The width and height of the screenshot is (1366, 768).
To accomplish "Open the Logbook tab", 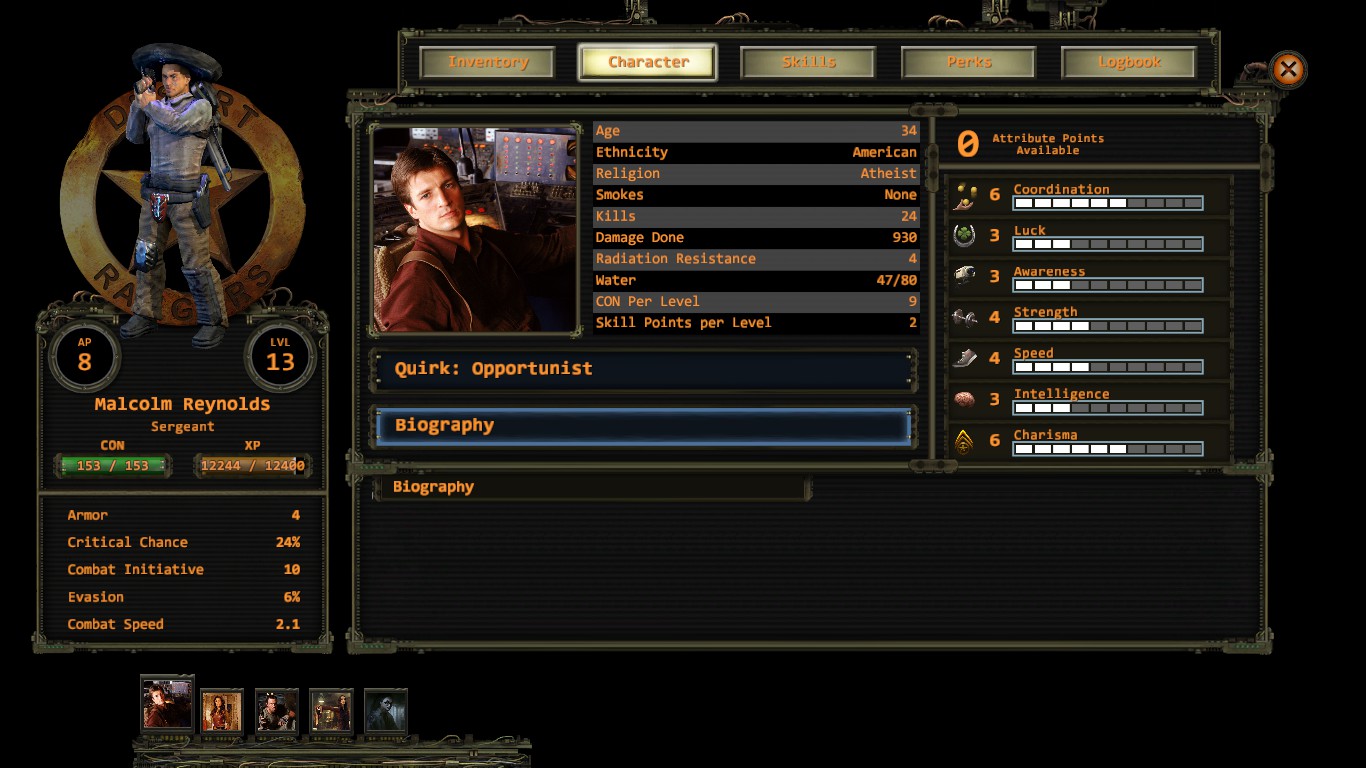I will (x=1129, y=62).
